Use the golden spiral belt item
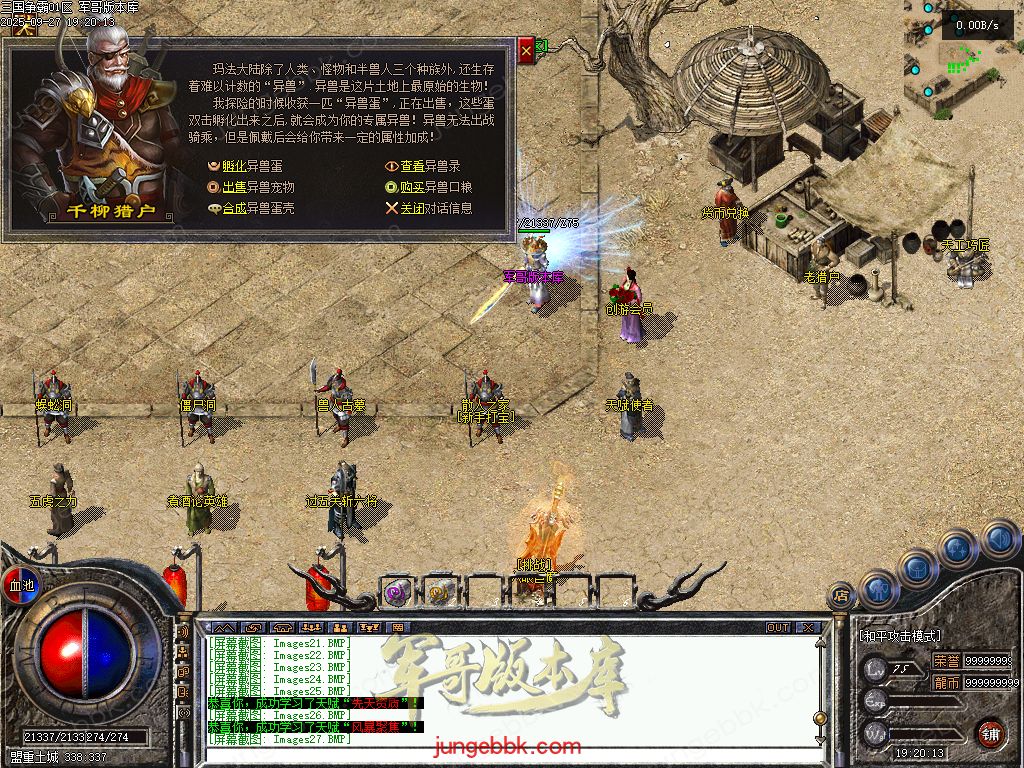The height and width of the screenshot is (768, 1024). point(439,593)
